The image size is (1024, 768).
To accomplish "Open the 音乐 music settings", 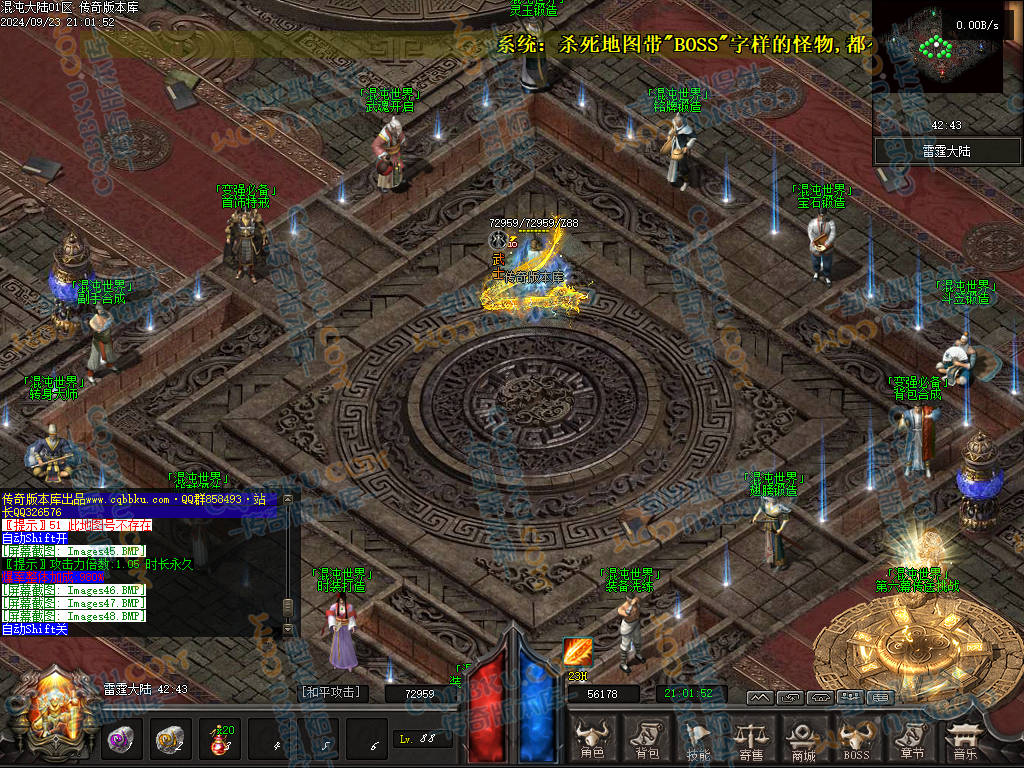I will pos(965,739).
